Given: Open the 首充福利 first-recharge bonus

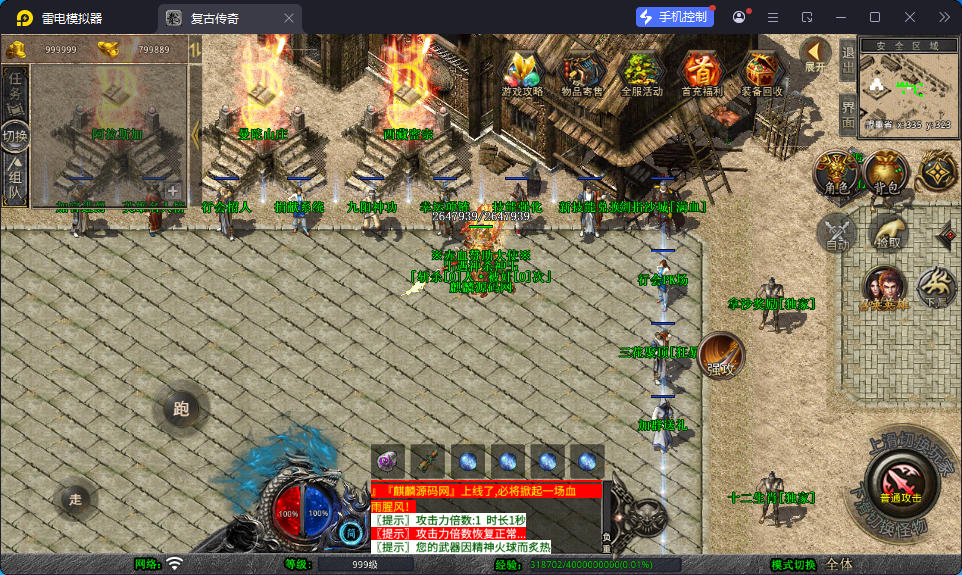Looking at the screenshot, I should (x=702, y=73).
